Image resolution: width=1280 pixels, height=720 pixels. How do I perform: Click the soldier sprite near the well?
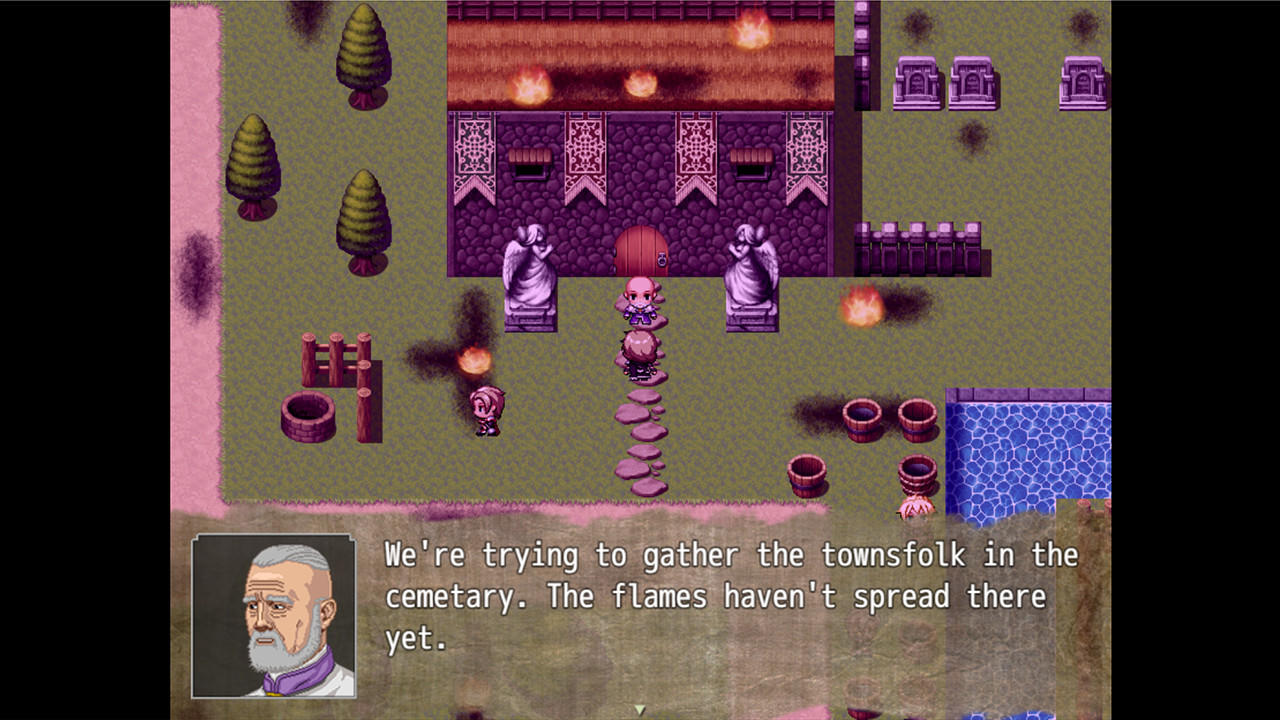coord(487,412)
